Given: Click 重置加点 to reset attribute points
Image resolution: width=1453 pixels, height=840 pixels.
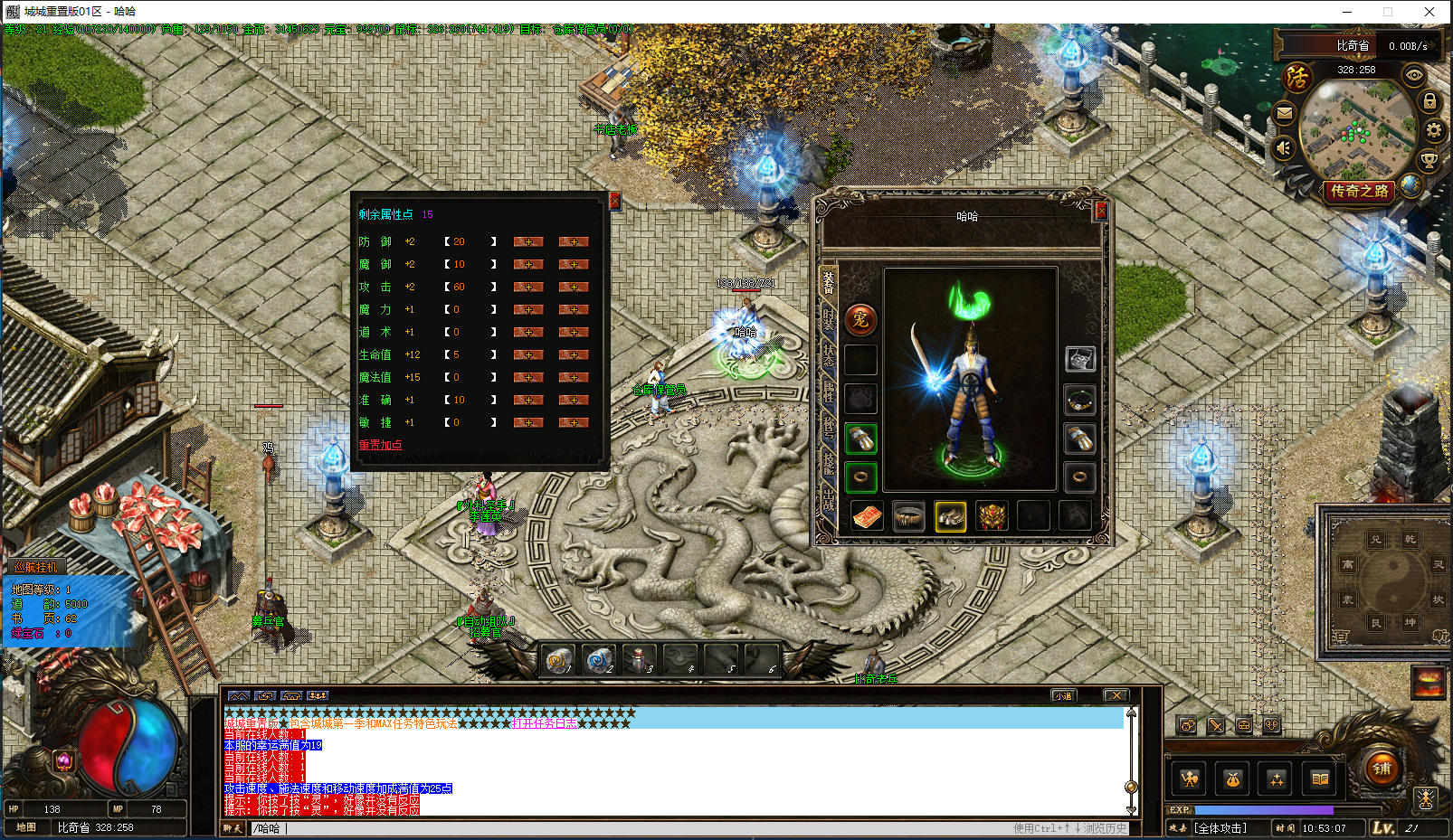Looking at the screenshot, I should click(x=380, y=445).
